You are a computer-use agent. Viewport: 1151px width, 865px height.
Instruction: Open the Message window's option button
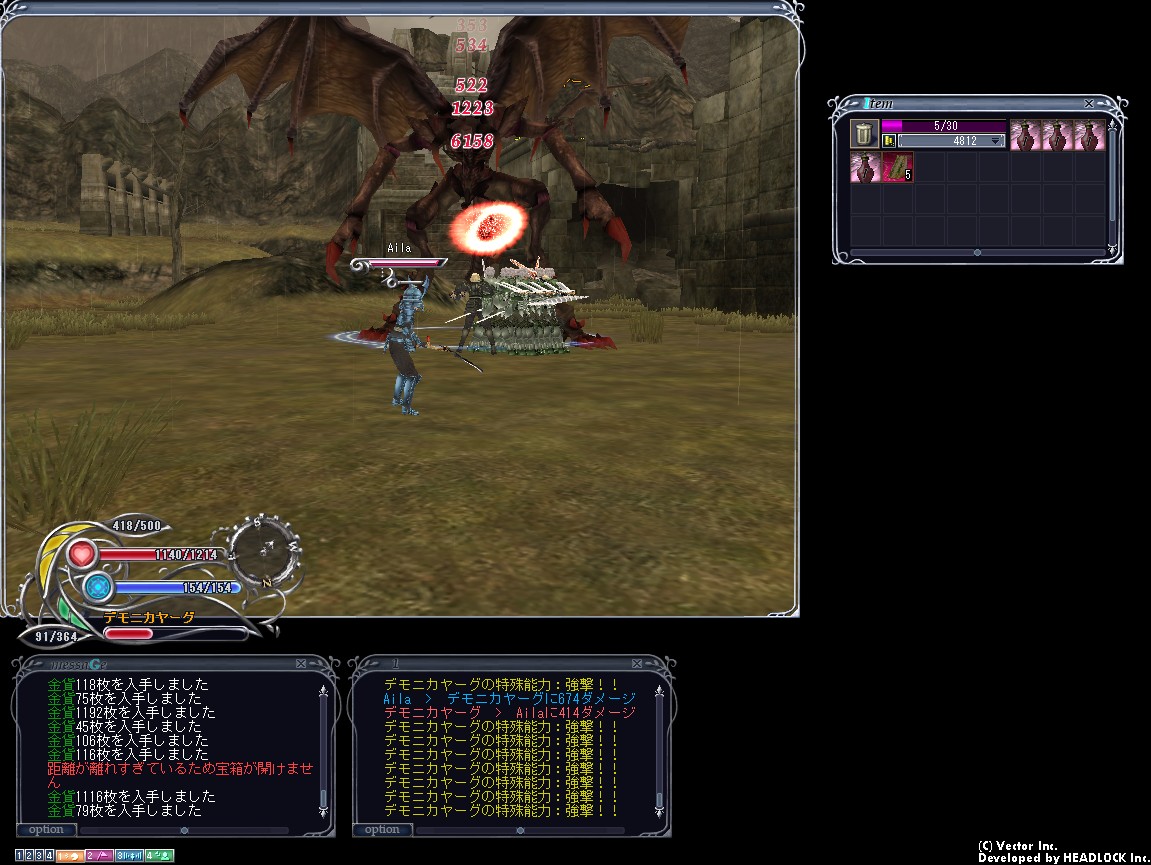click(x=46, y=829)
